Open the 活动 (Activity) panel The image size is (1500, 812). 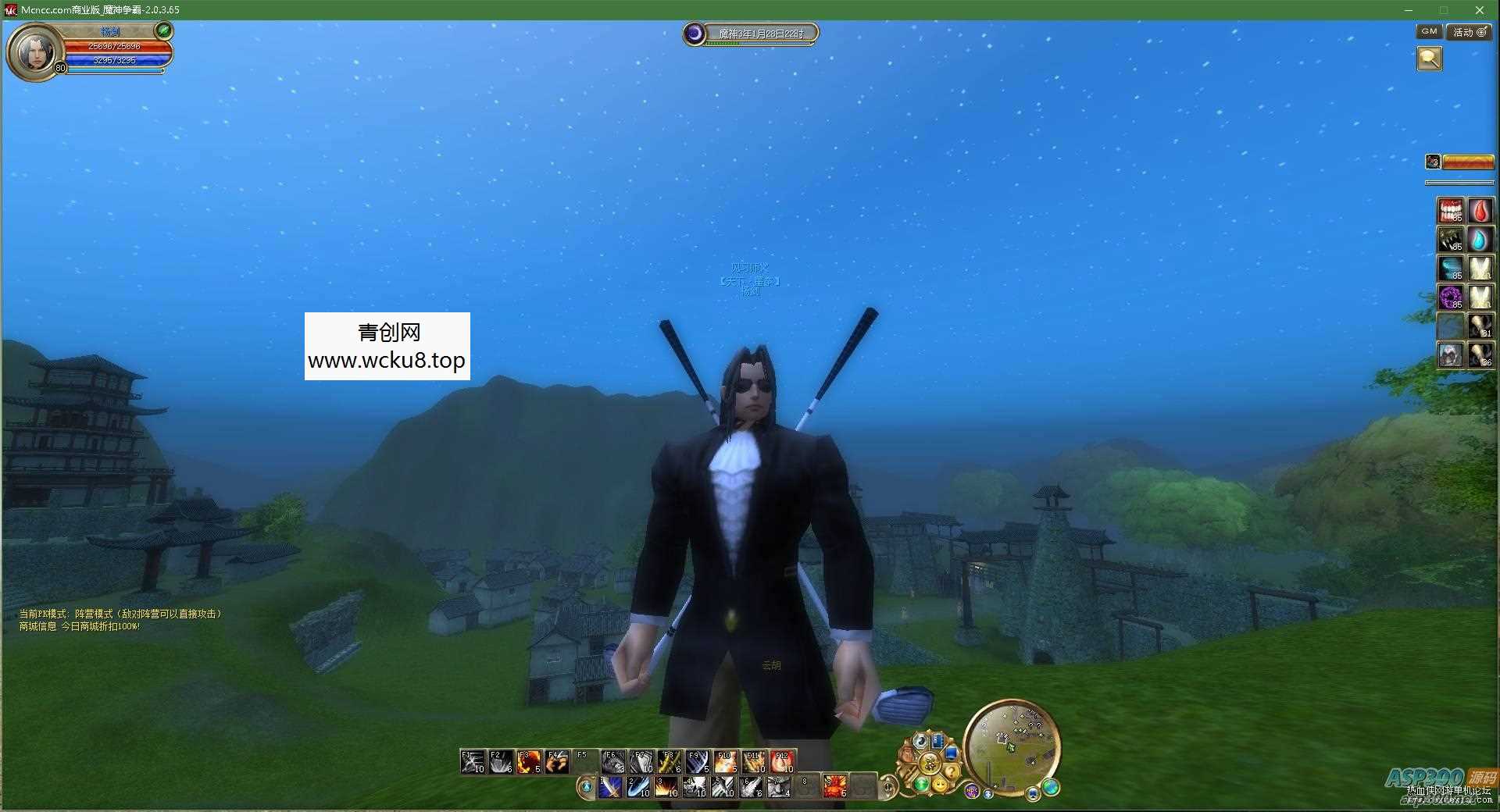tap(1468, 32)
